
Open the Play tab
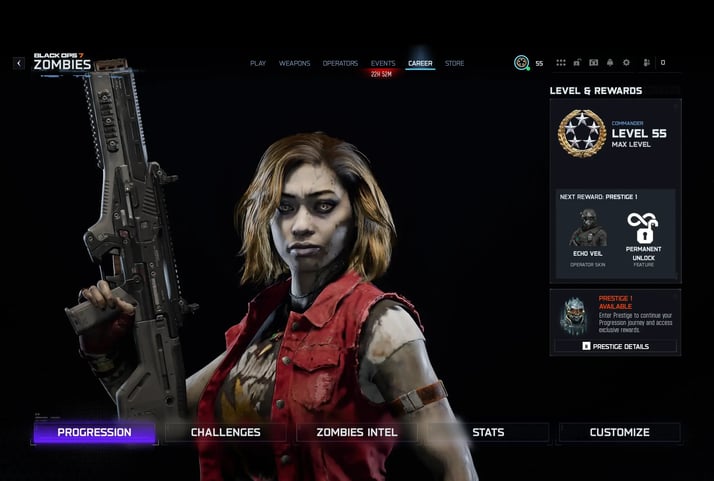(x=258, y=63)
